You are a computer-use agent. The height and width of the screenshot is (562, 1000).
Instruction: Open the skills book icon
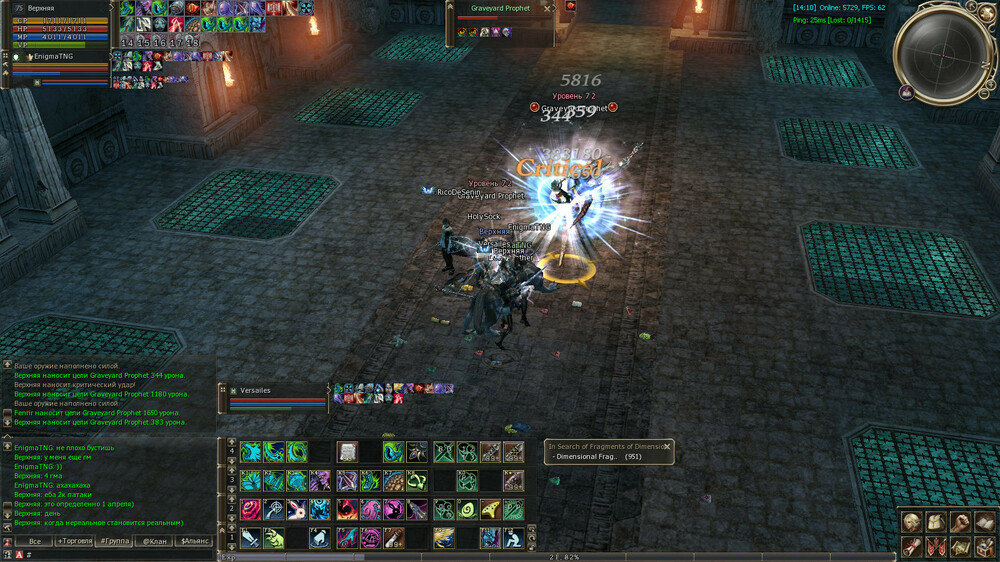(x=984, y=522)
